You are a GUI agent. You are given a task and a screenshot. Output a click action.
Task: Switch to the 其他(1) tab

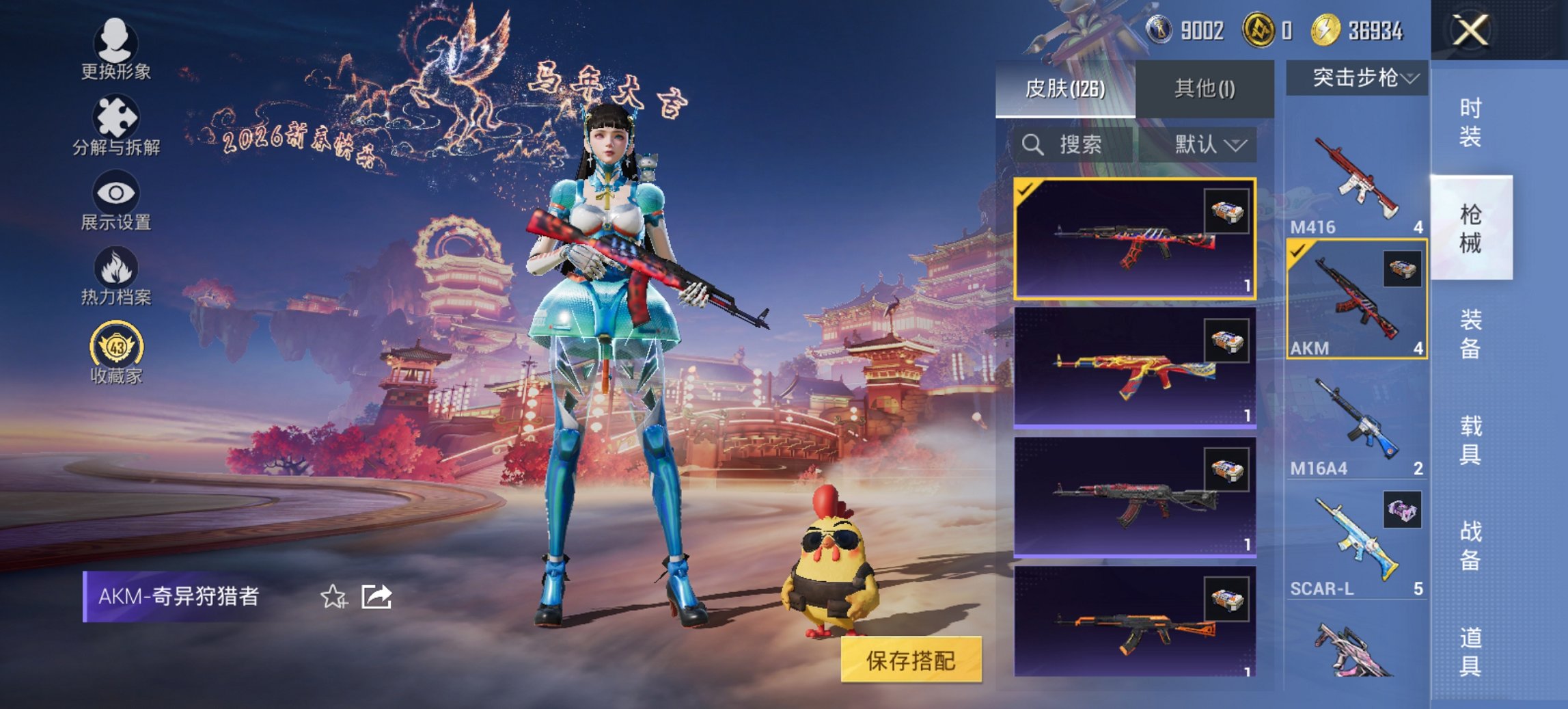(1206, 90)
